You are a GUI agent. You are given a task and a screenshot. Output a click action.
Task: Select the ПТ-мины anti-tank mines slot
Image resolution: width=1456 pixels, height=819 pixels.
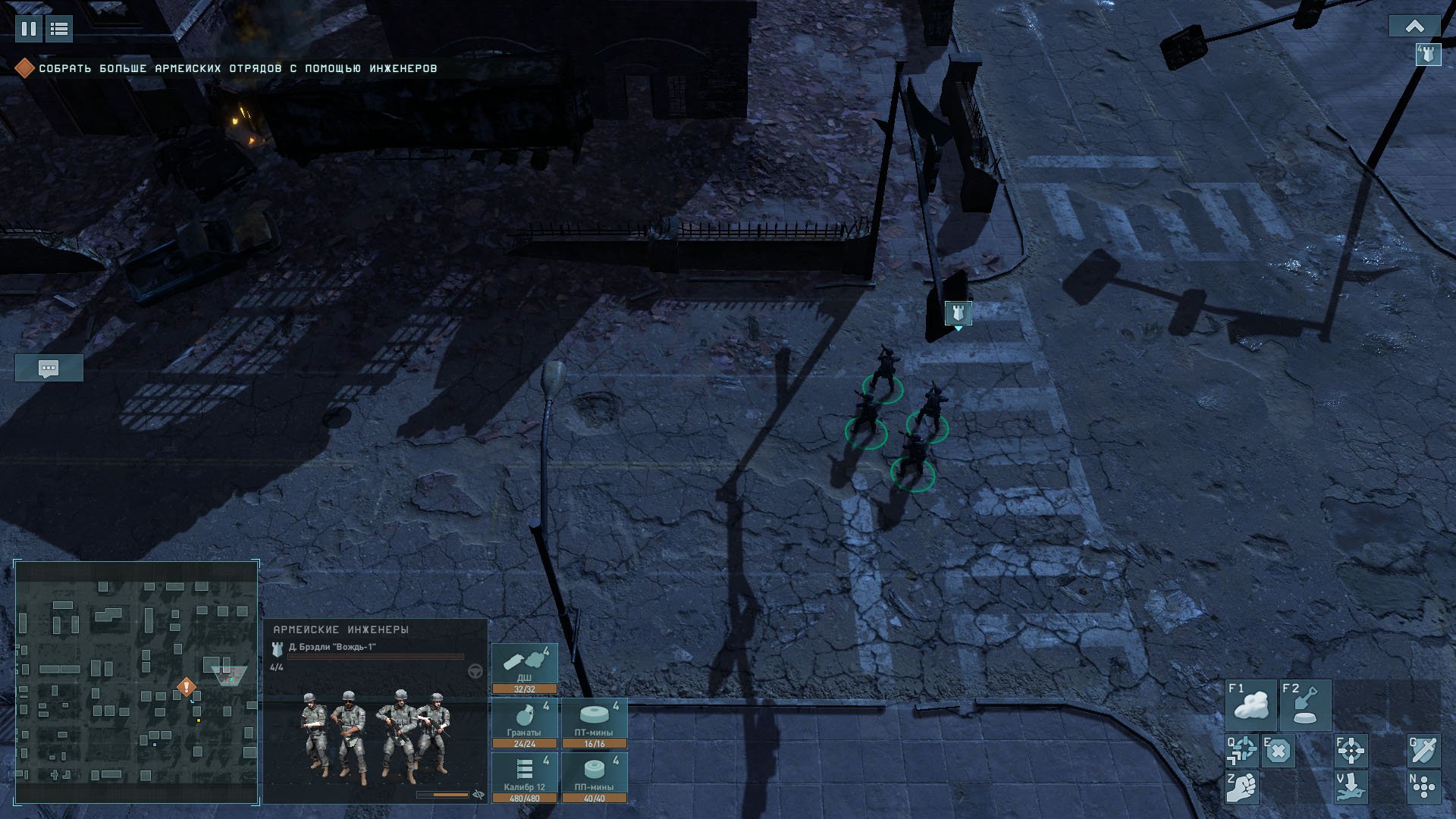[595, 723]
